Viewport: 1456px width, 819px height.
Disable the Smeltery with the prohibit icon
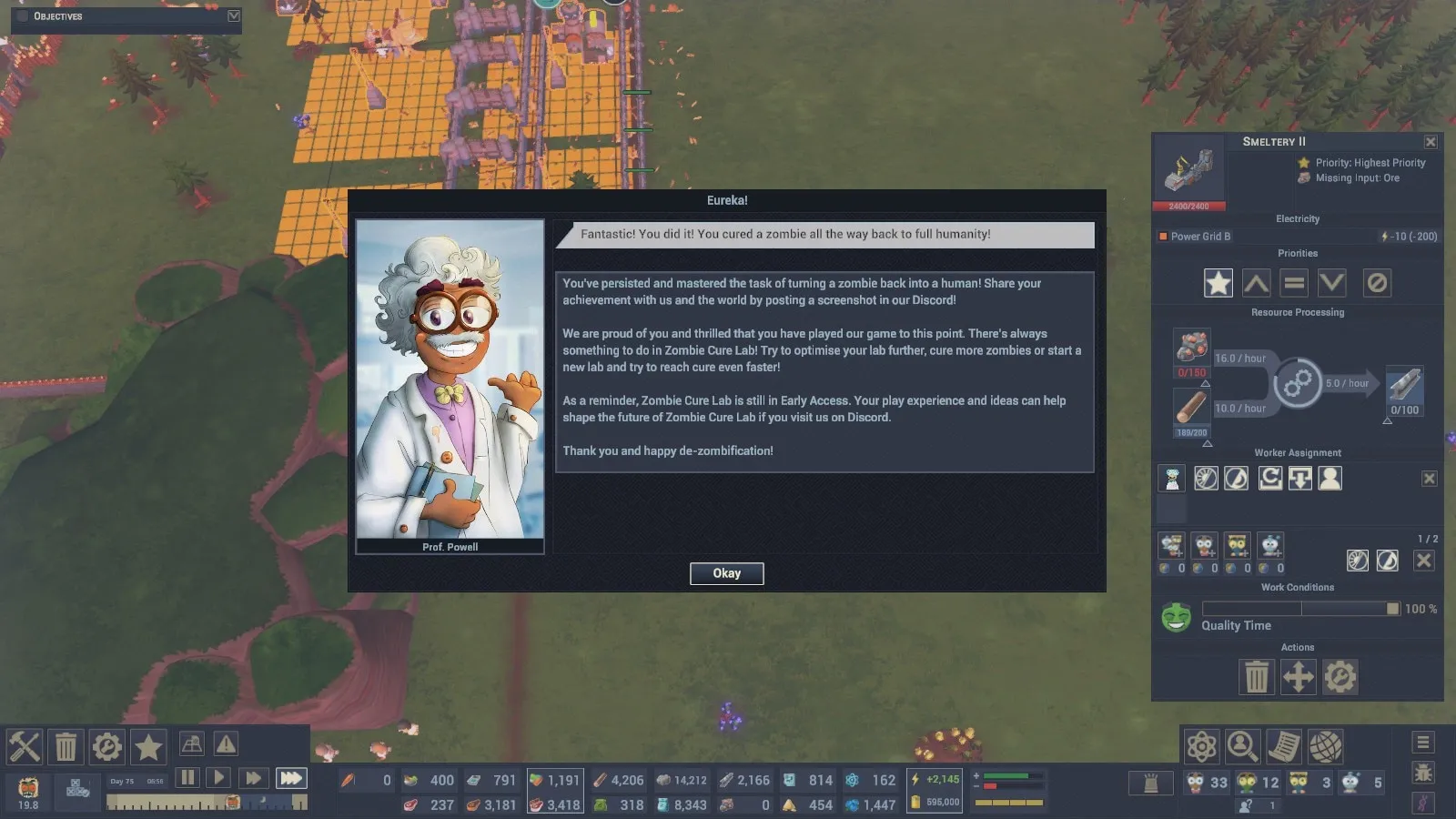tap(1377, 283)
